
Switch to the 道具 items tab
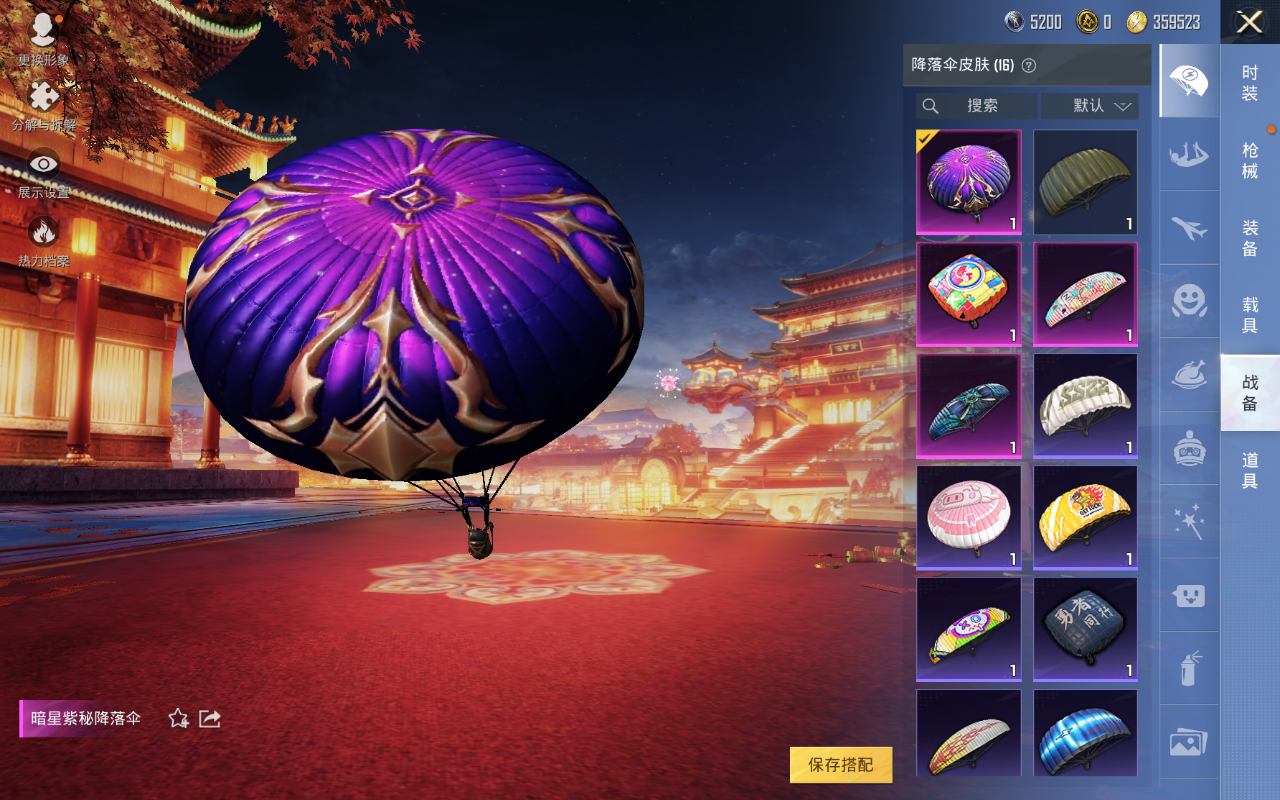tap(1250, 470)
